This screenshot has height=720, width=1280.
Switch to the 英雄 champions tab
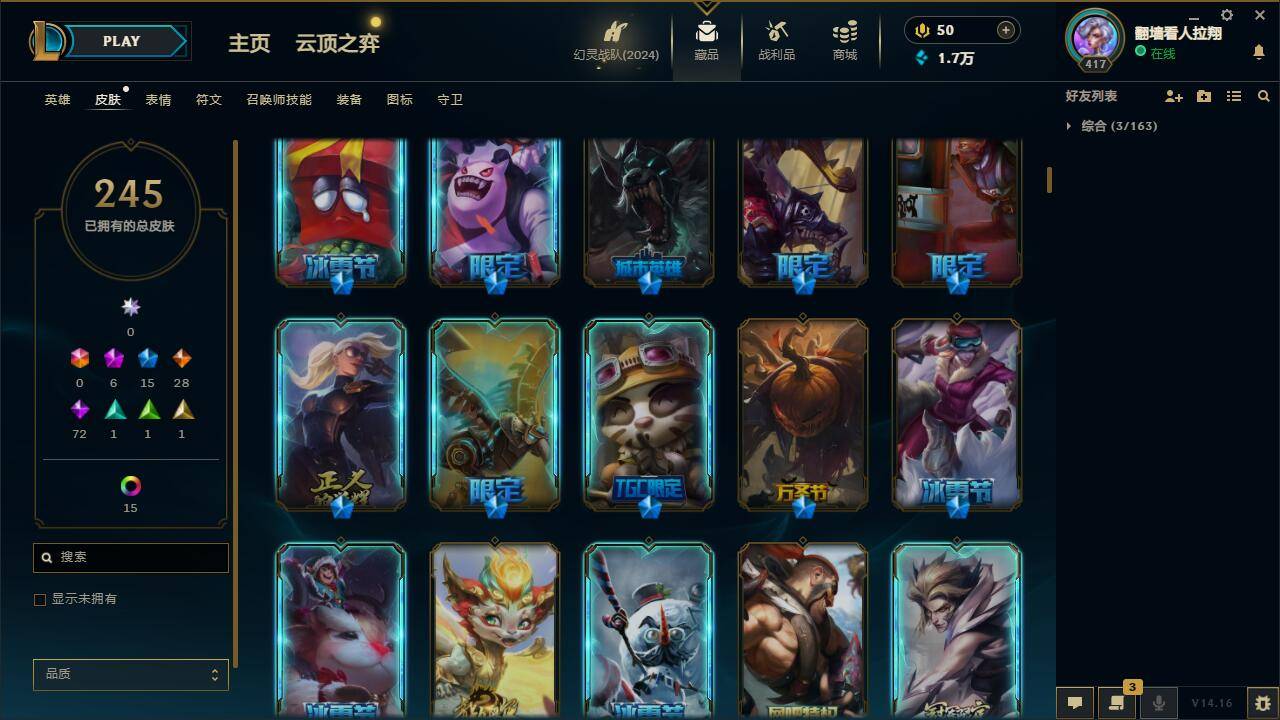point(56,99)
